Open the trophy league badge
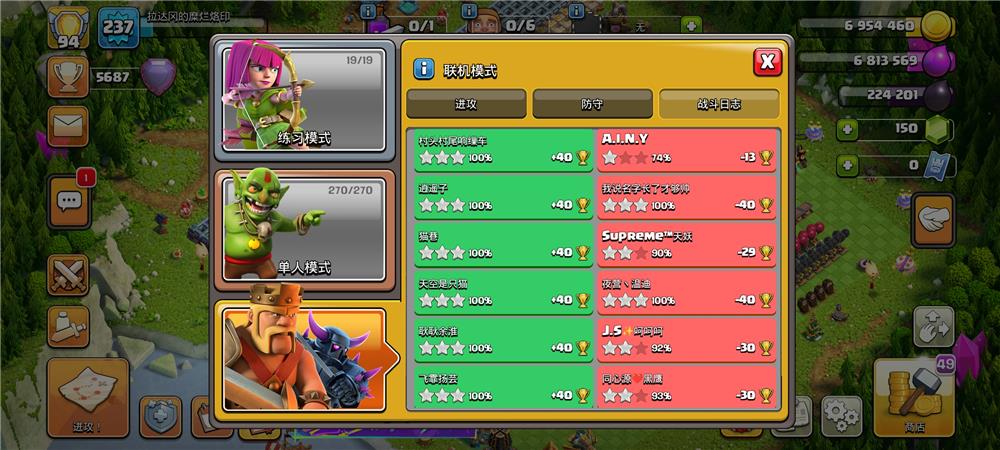Viewport: 1000px width, 450px height. pyautogui.click(x=67, y=75)
